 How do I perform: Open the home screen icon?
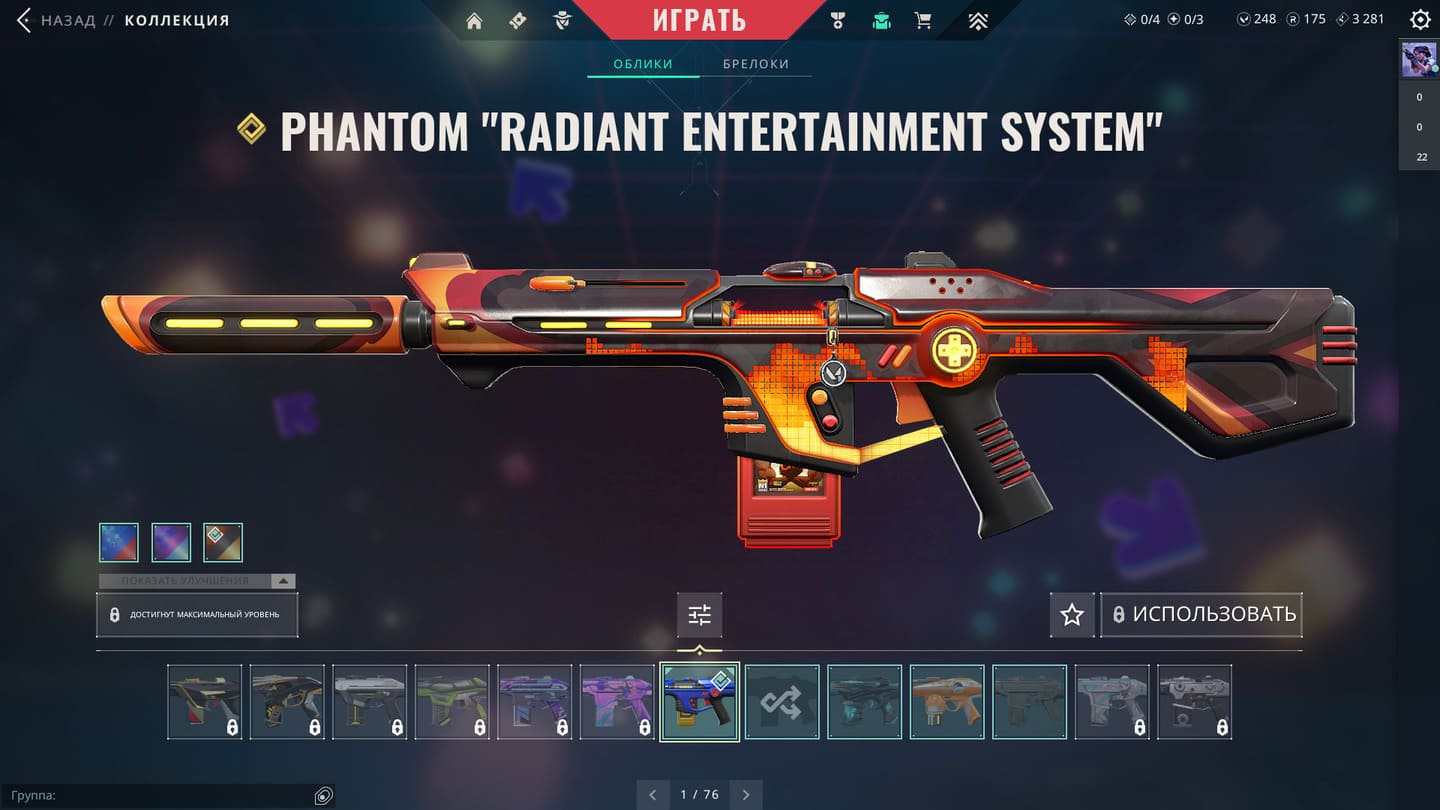[474, 21]
